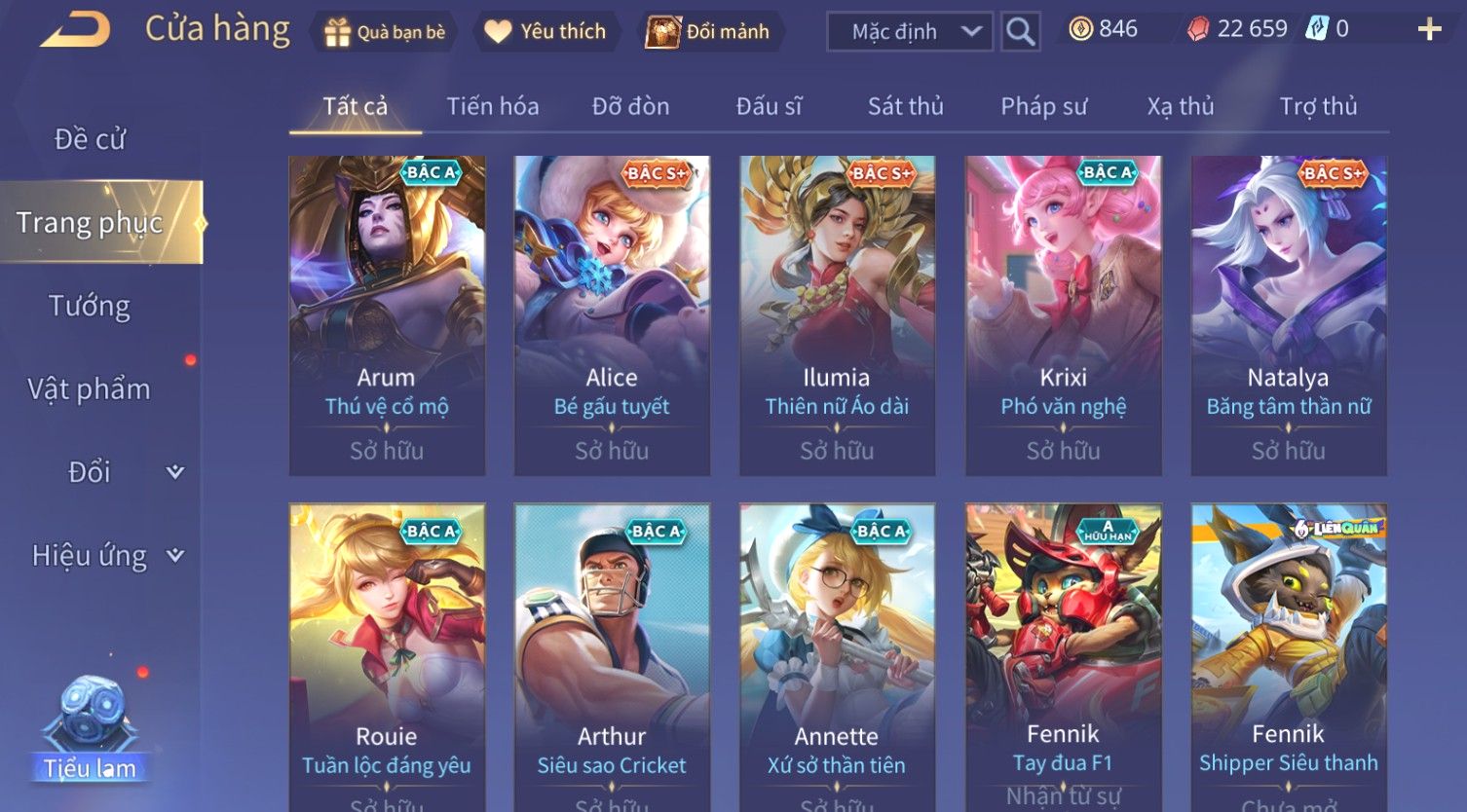Go back using the arrow button

(x=75, y=30)
